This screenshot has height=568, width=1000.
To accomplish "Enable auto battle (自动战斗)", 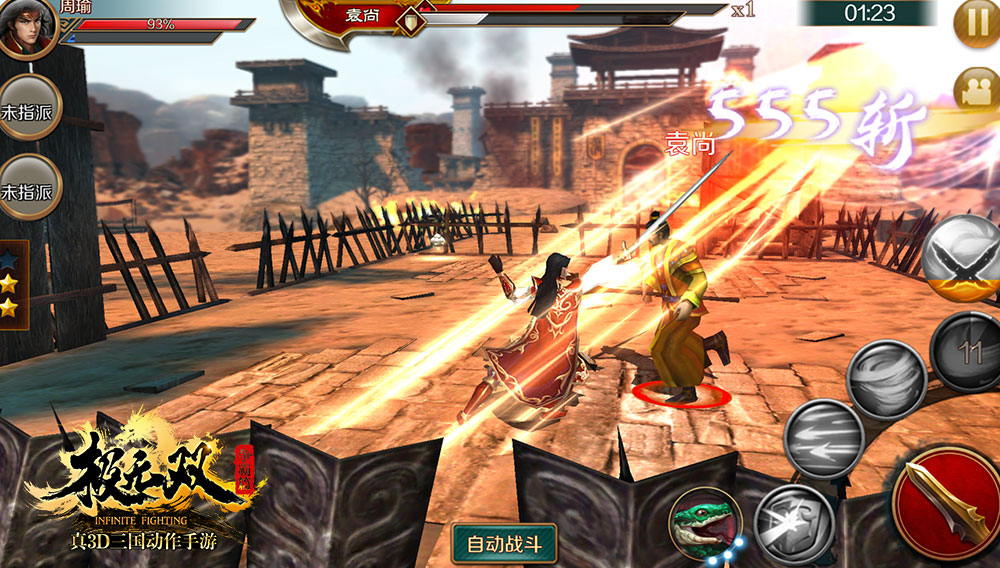I will pyautogui.click(x=504, y=544).
